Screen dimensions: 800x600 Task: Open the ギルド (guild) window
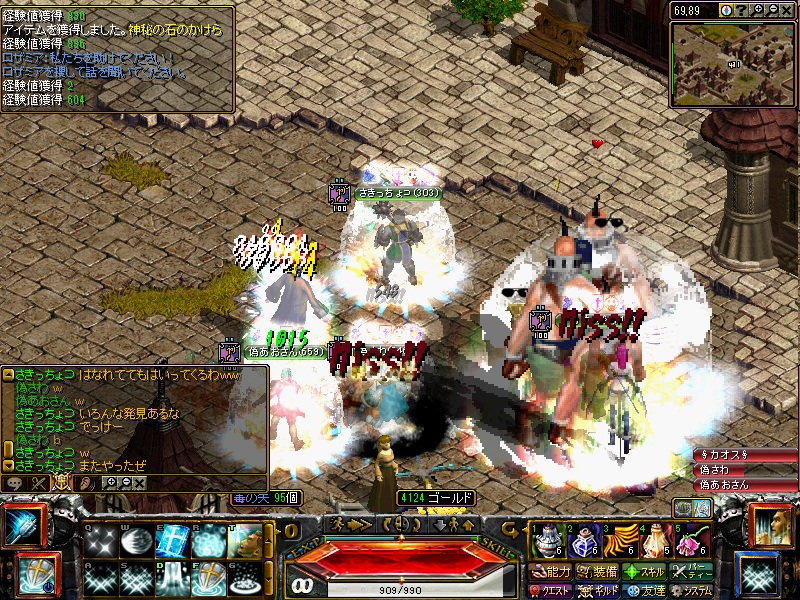pos(598,590)
